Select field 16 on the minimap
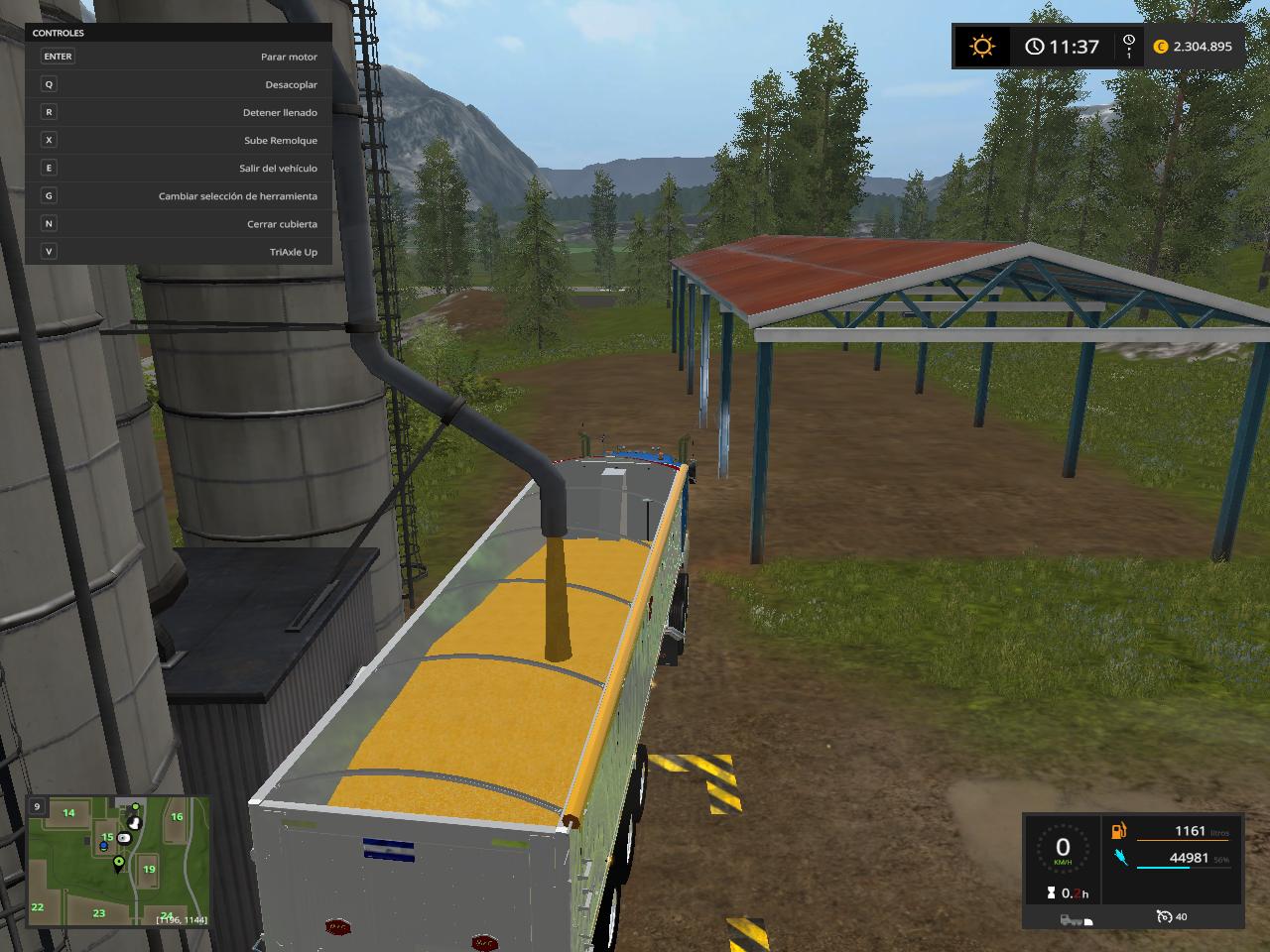1270x952 pixels. [x=177, y=817]
